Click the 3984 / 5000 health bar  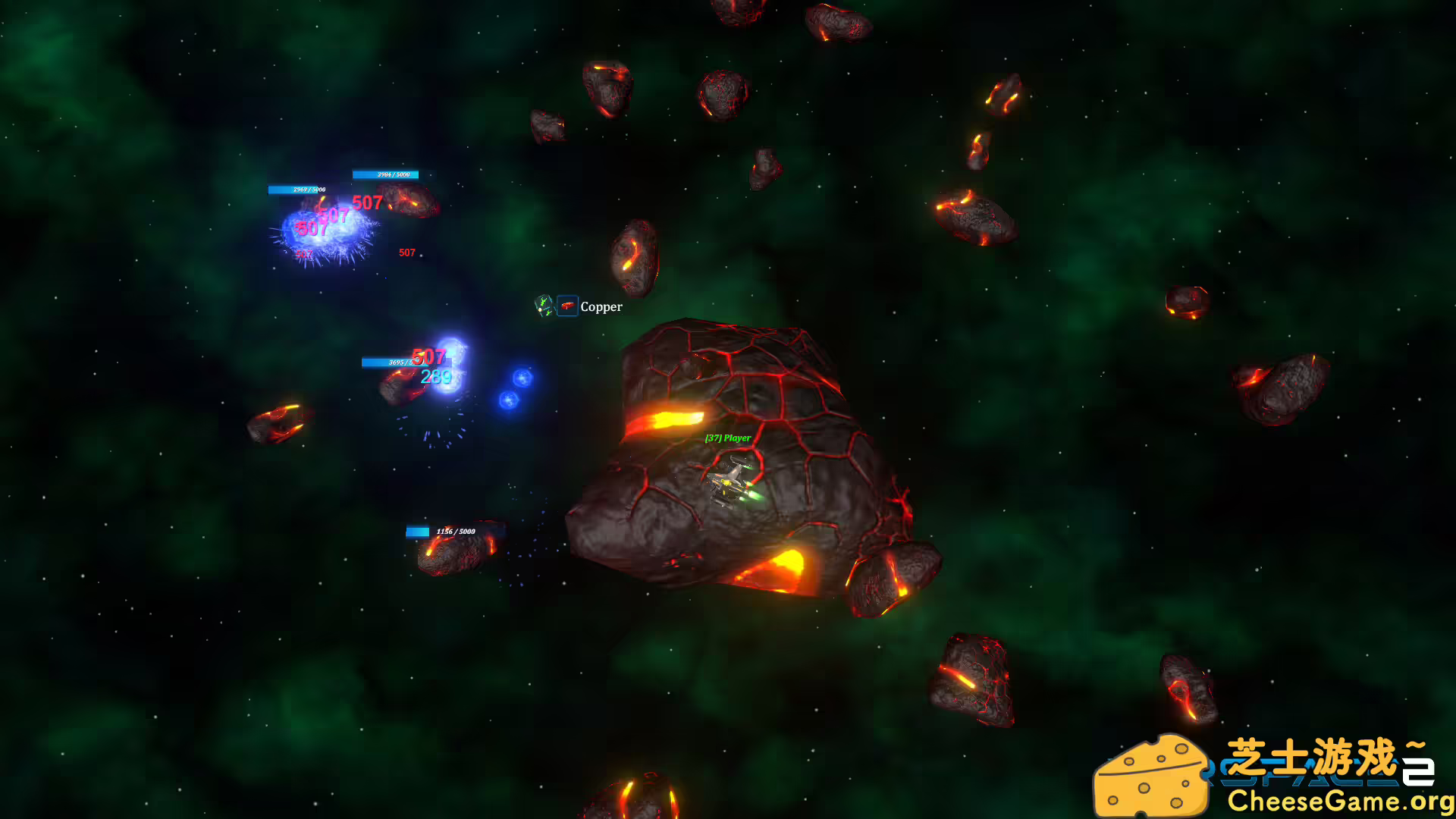(386, 174)
